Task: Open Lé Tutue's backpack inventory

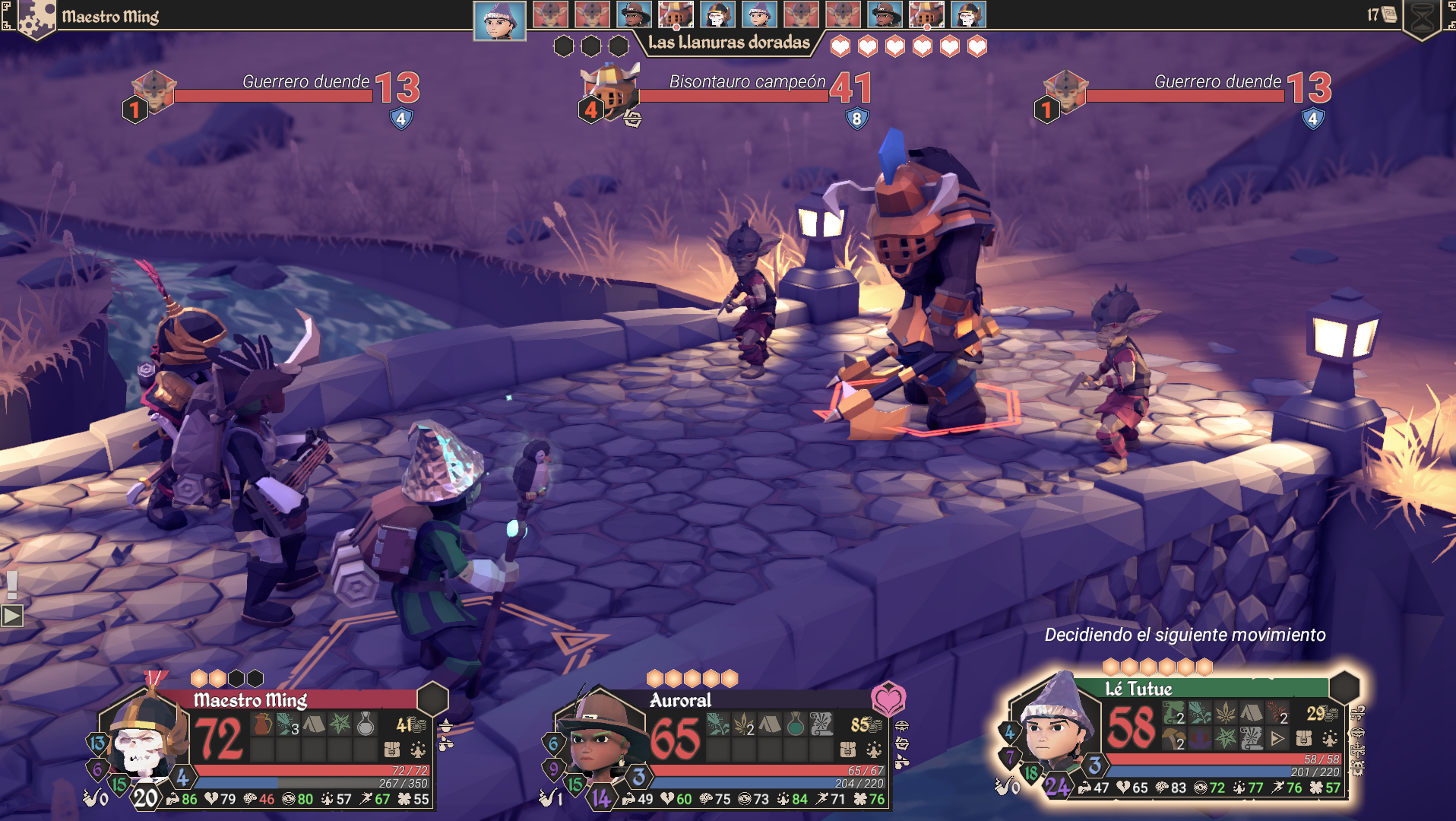Action: [1304, 738]
